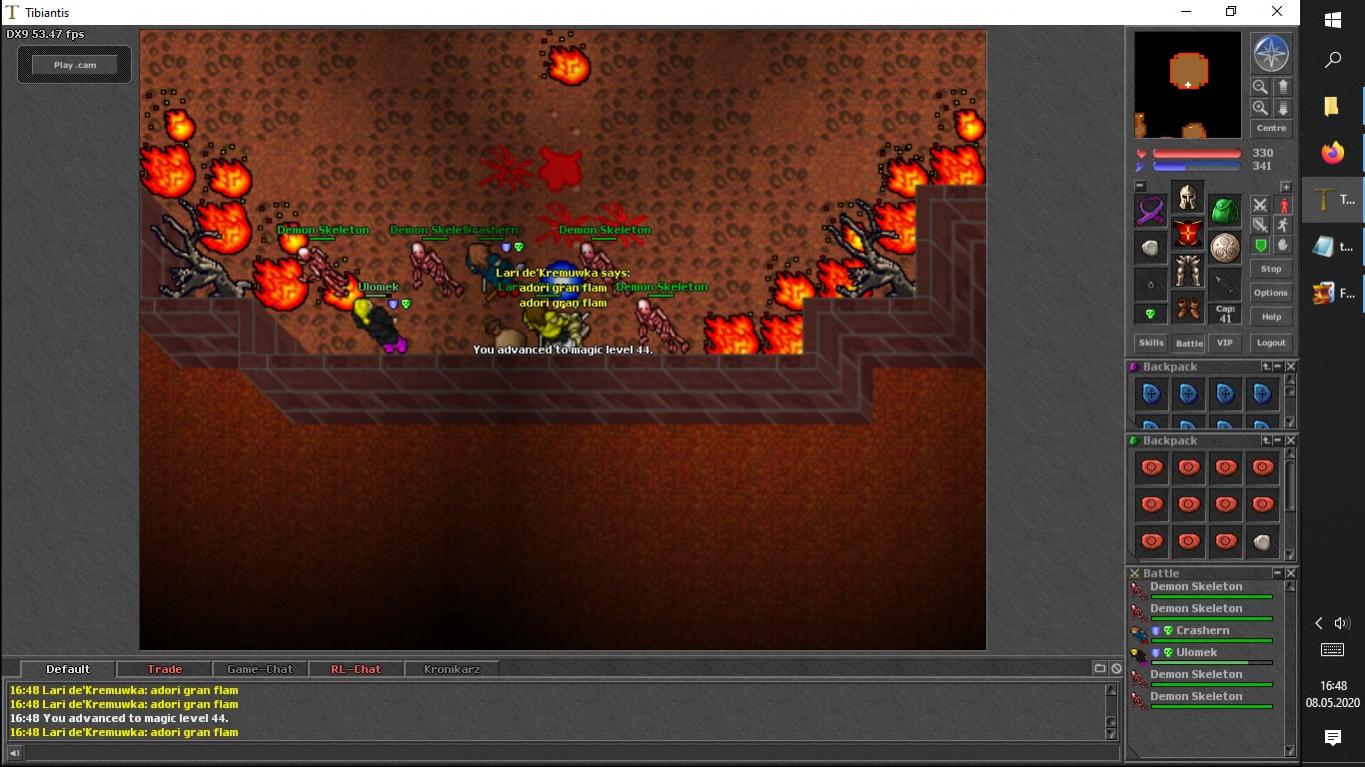The image size is (1365, 767).
Task: Click the compass rose on minimap panel
Action: point(1271,54)
